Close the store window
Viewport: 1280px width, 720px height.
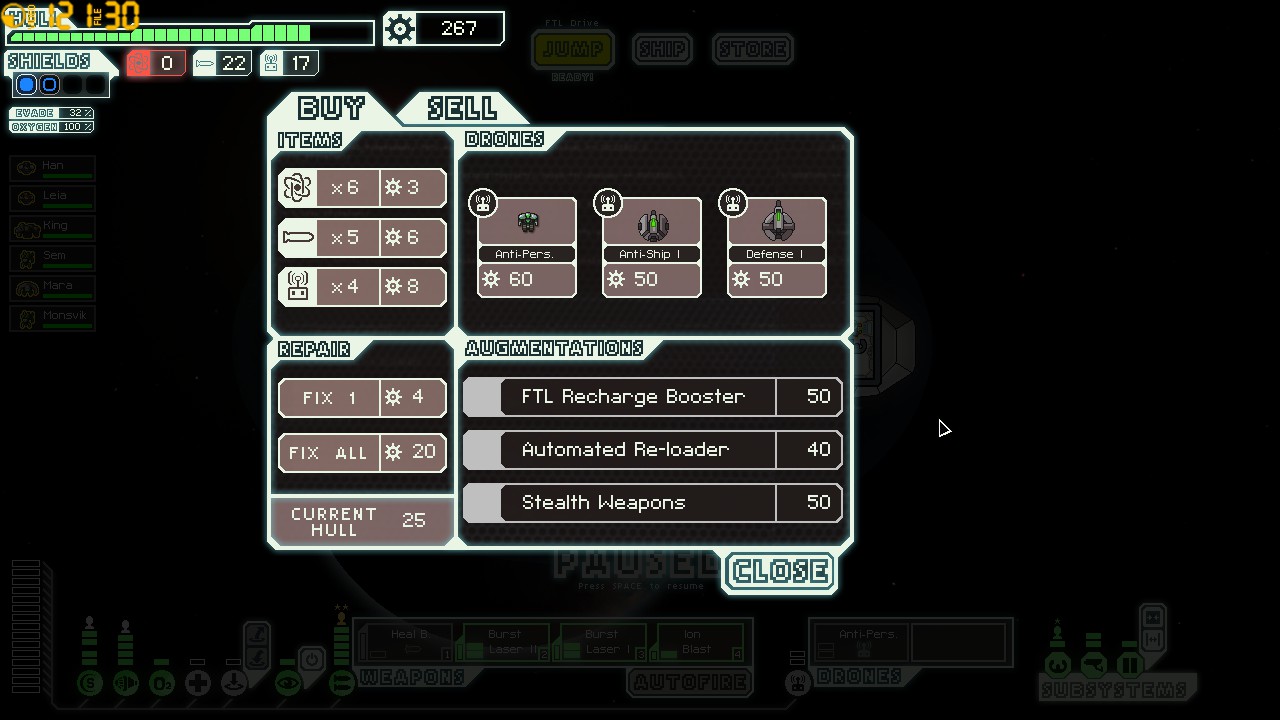tap(780, 572)
